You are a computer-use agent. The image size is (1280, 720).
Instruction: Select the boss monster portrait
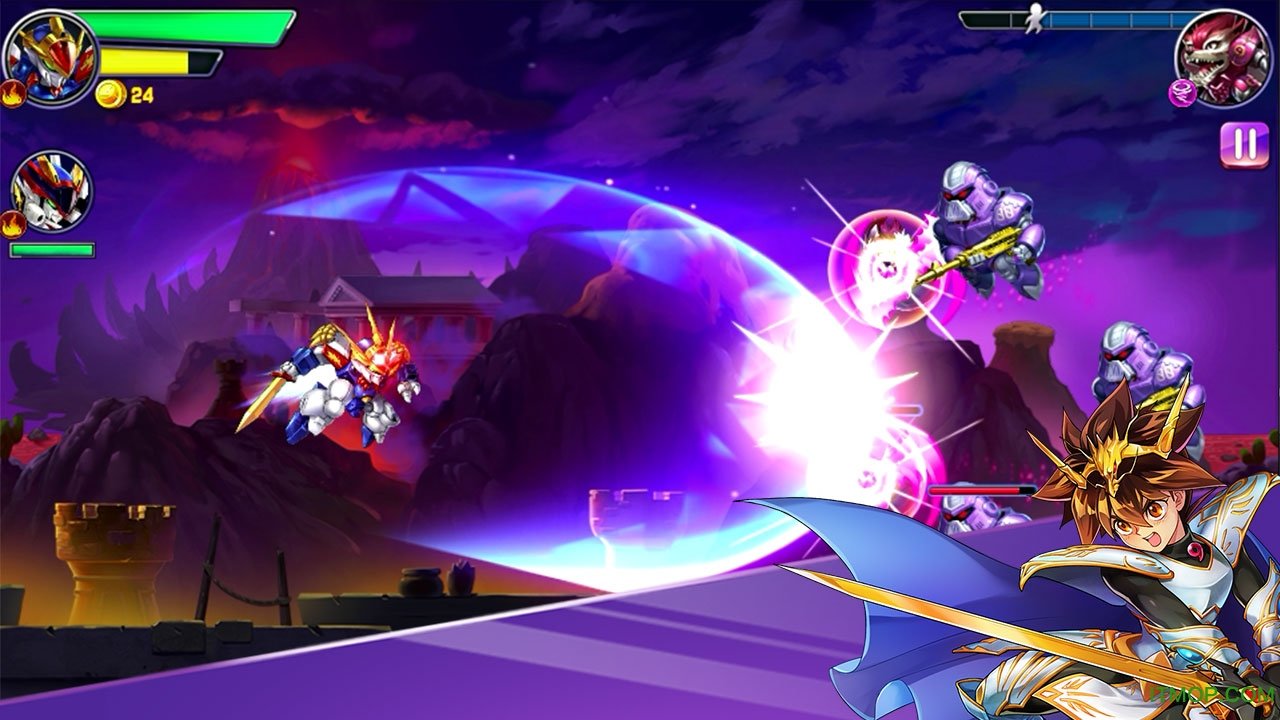click(1223, 56)
